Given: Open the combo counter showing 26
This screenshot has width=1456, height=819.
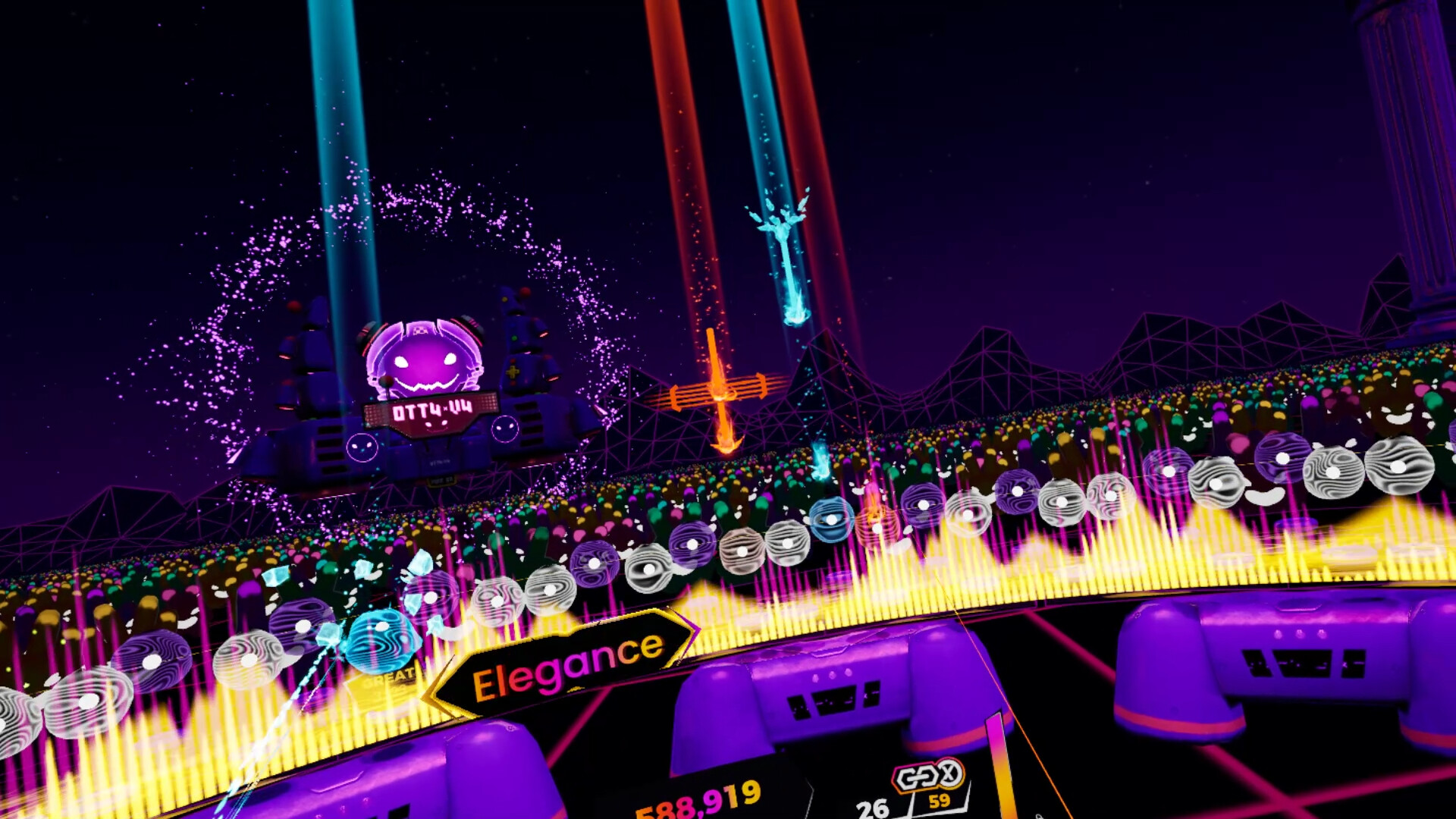Looking at the screenshot, I should (x=874, y=806).
